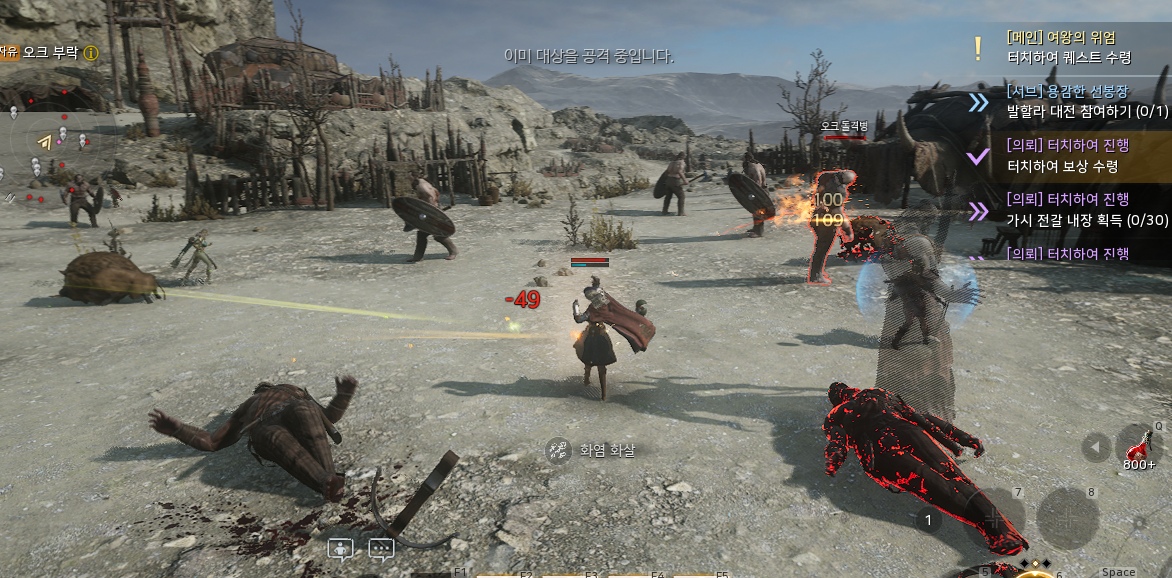Image resolution: width=1172 pixels, height=578 pixels.
Task: Toggle the 자유 mode badge
Action: click(x=9, y=52)
